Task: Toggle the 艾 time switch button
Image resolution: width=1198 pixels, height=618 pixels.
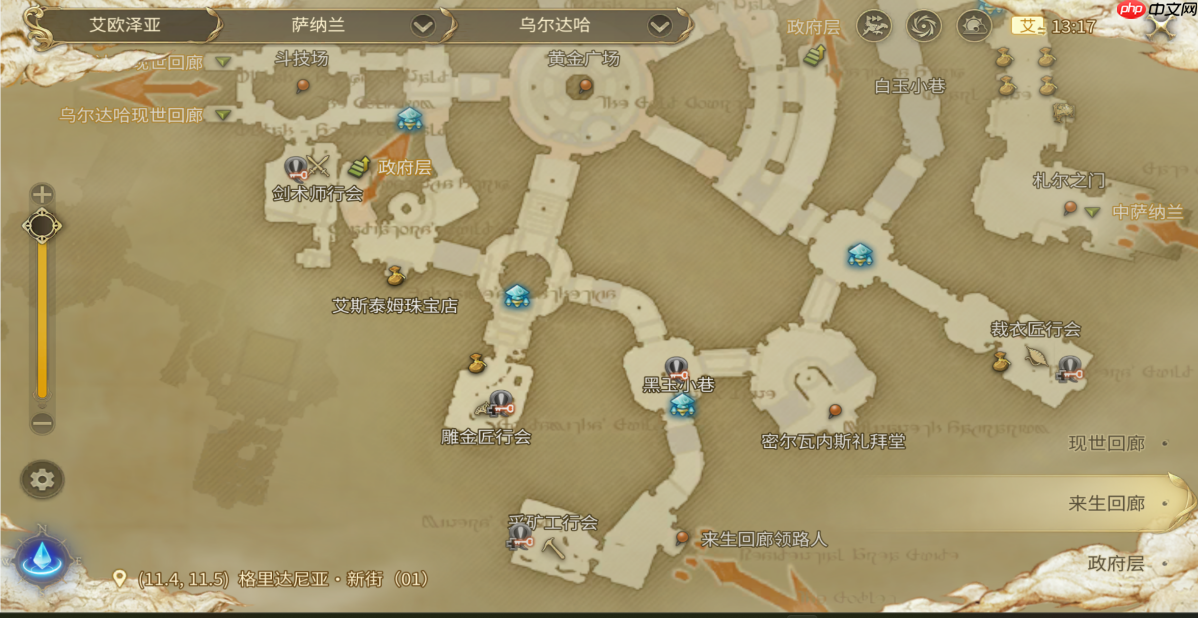Action: [x=1027, y=26]
